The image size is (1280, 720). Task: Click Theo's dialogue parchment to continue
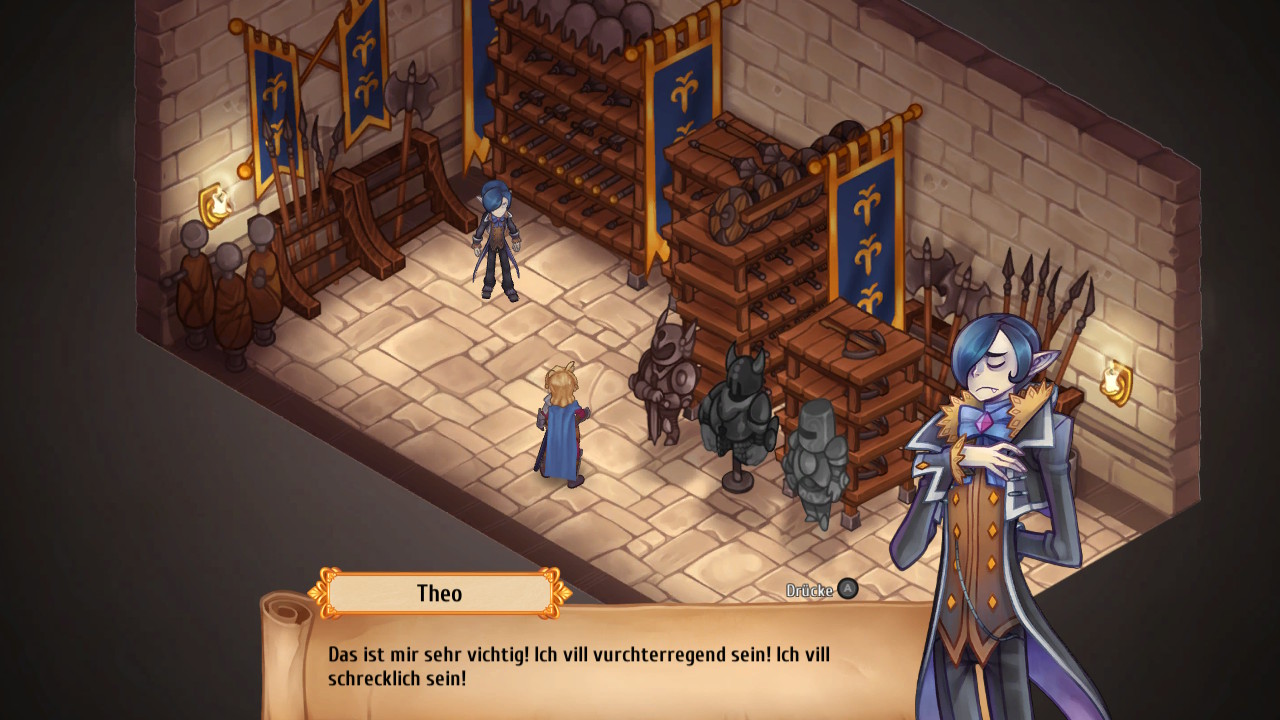coord(600,665)
